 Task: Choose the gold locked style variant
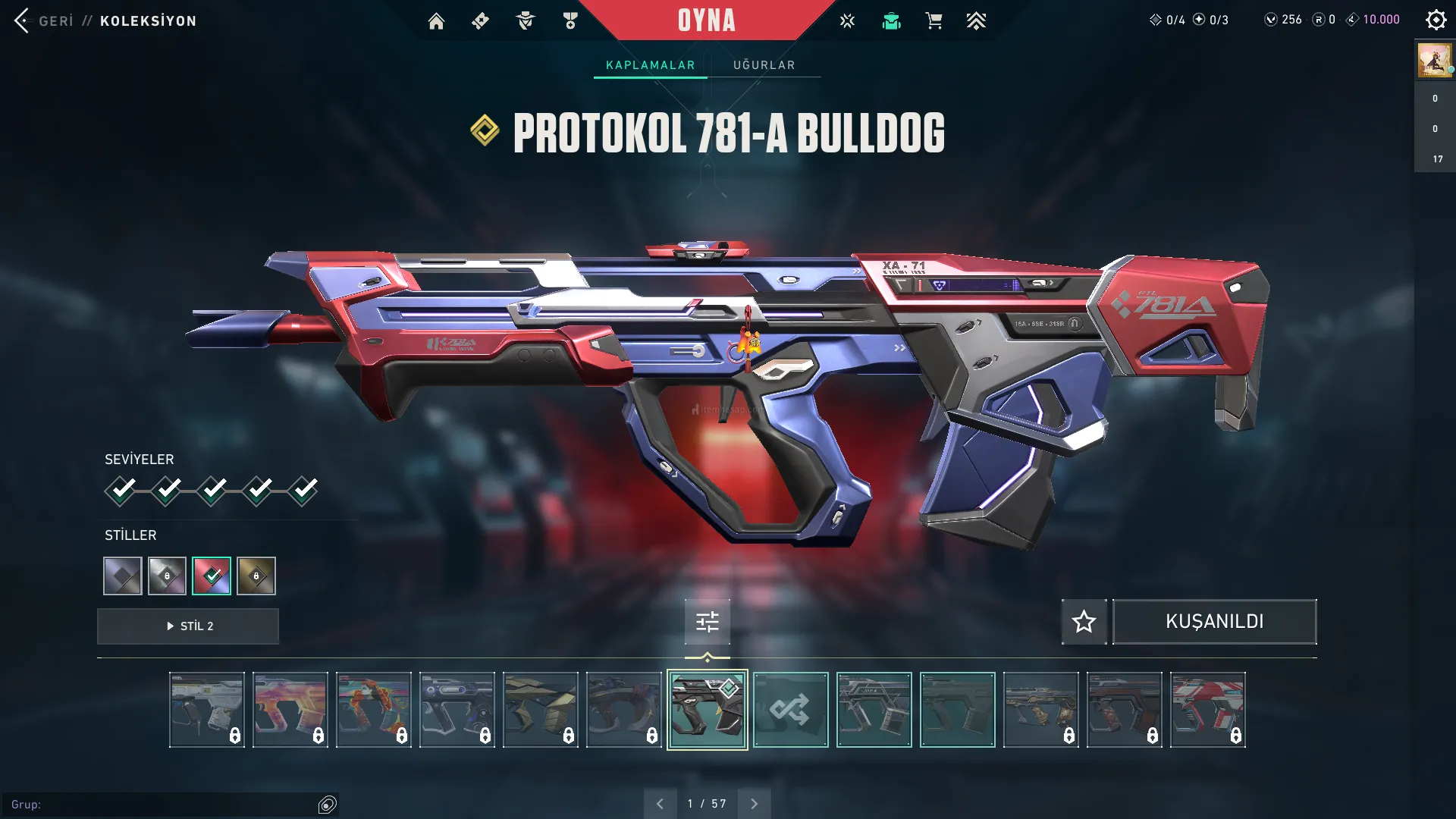point(256,576)
